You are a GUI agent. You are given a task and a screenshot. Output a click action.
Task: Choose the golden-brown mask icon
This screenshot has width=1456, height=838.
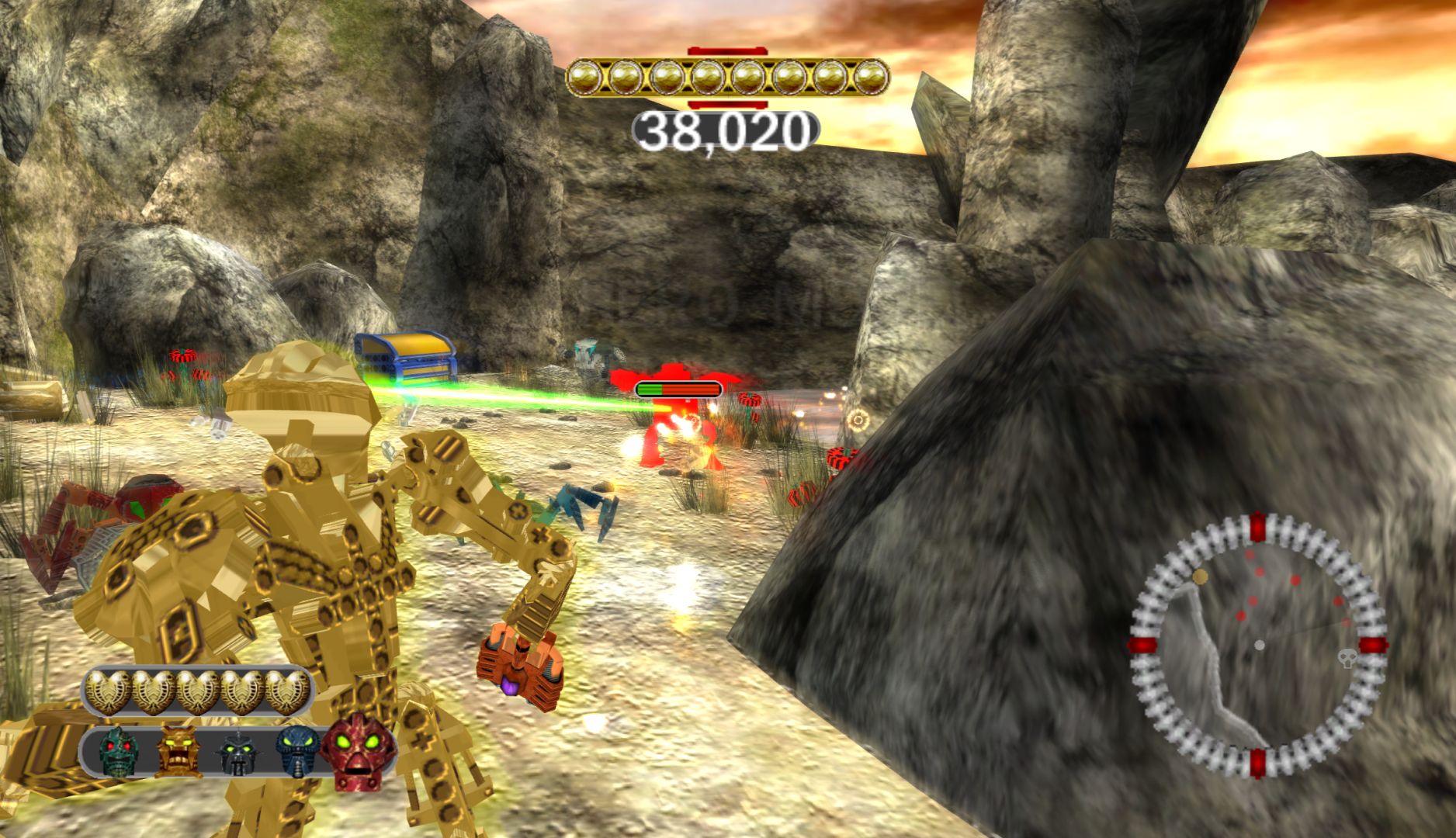point(176,750)
